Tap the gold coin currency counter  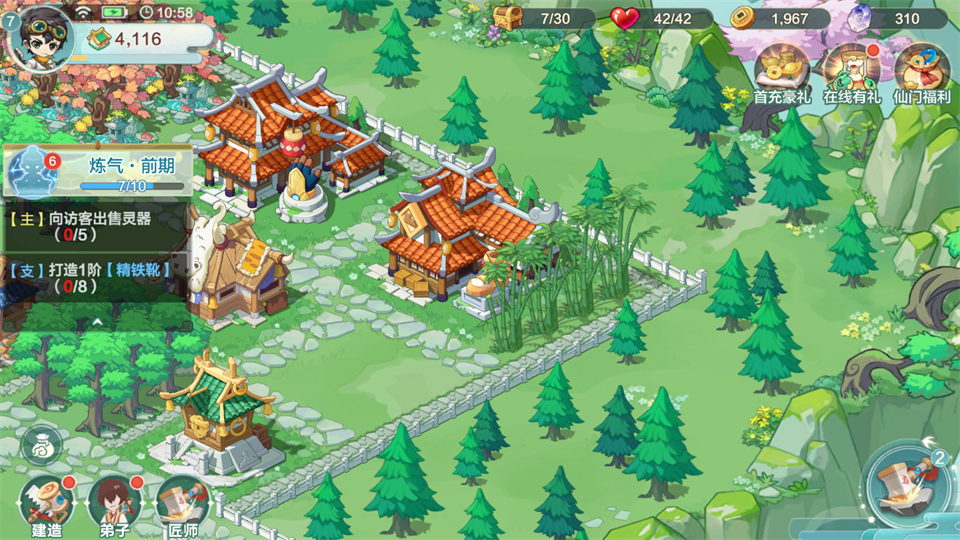(778, 18)
